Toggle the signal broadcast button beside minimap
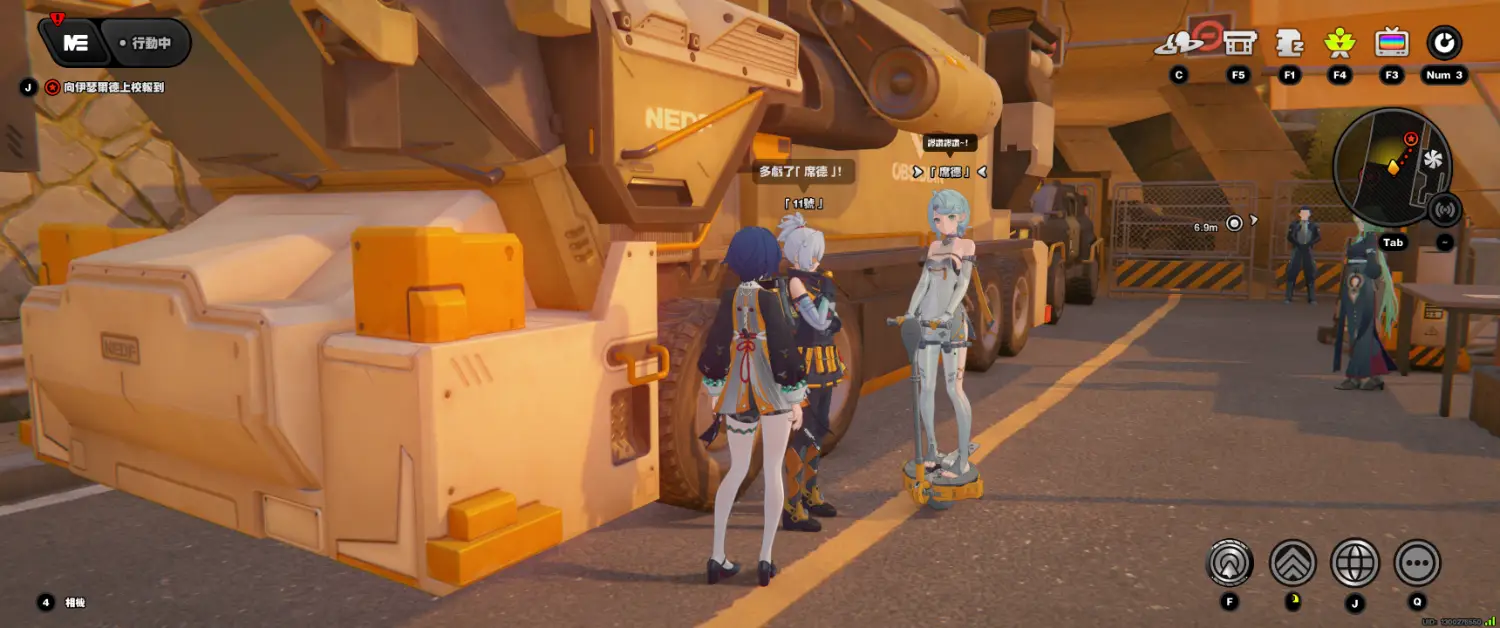The image size is (1500, 628). (1444, 210)
